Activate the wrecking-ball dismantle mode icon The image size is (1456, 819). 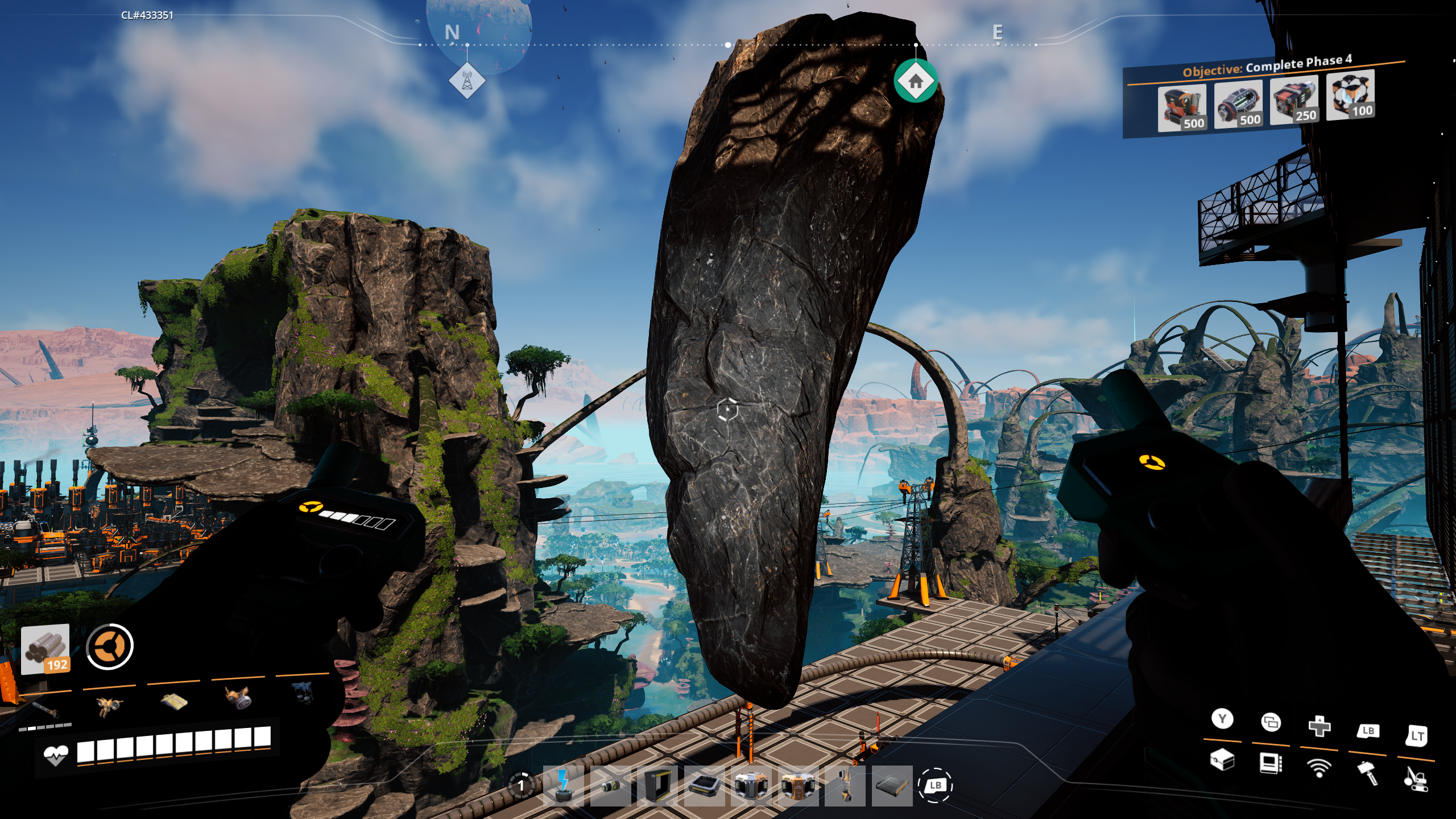pyautogui.click(x=1416, y=779)
